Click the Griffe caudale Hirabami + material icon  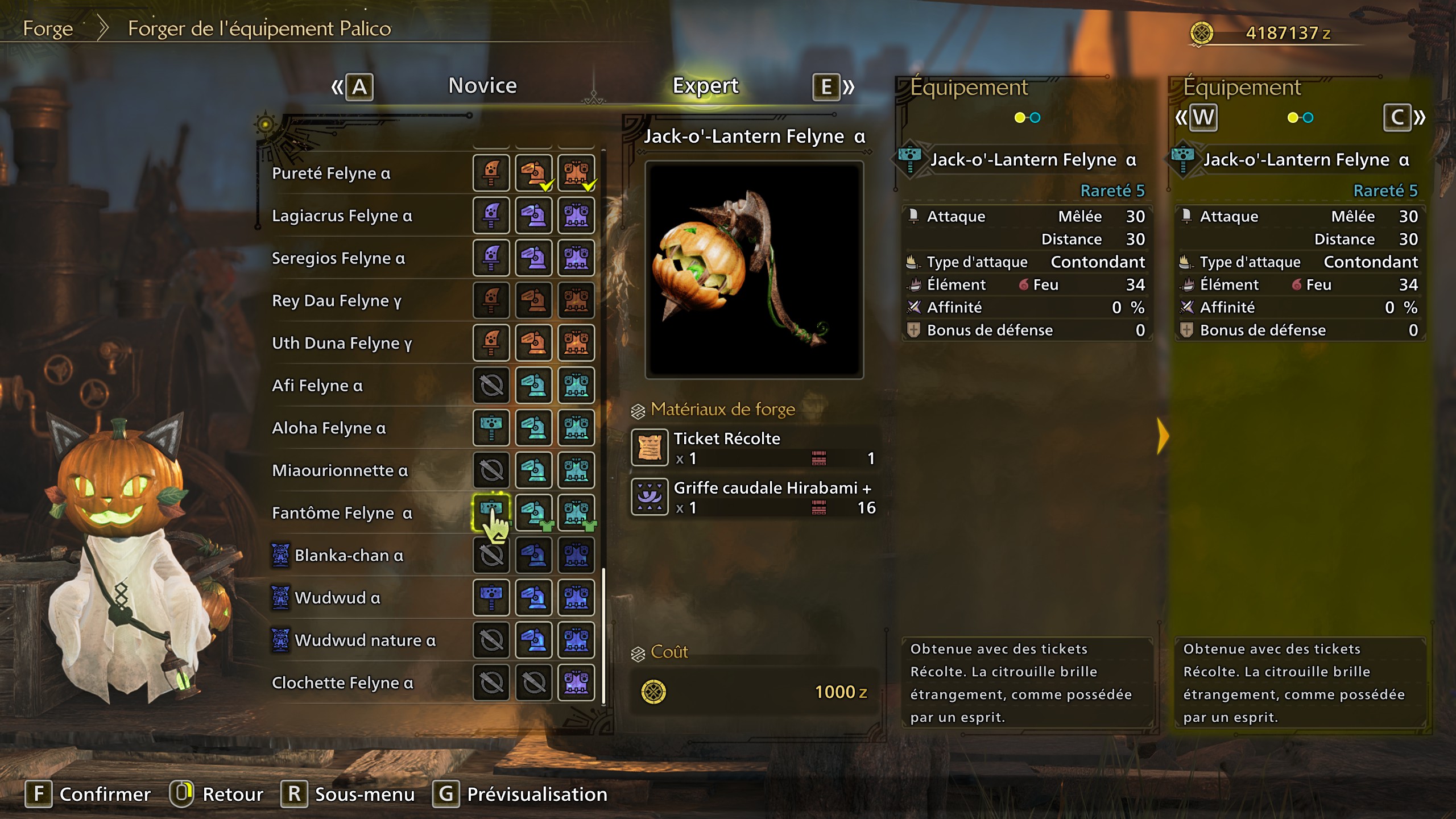648,497
